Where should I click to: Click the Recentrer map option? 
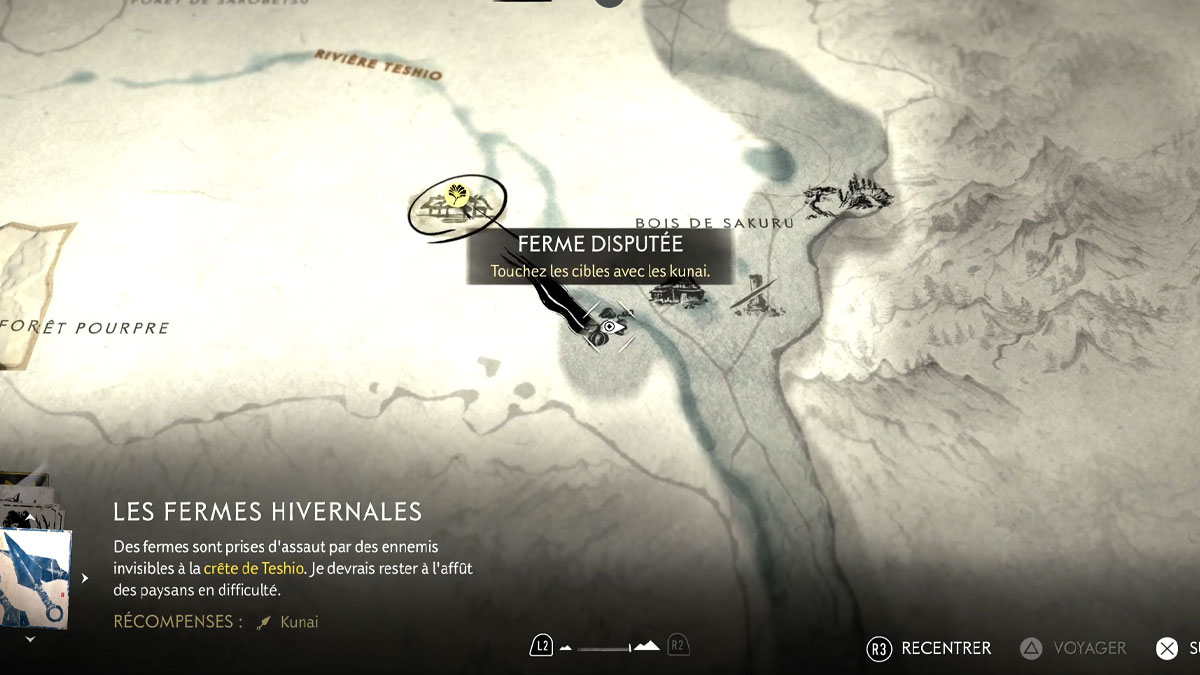(x=930, y=648)
